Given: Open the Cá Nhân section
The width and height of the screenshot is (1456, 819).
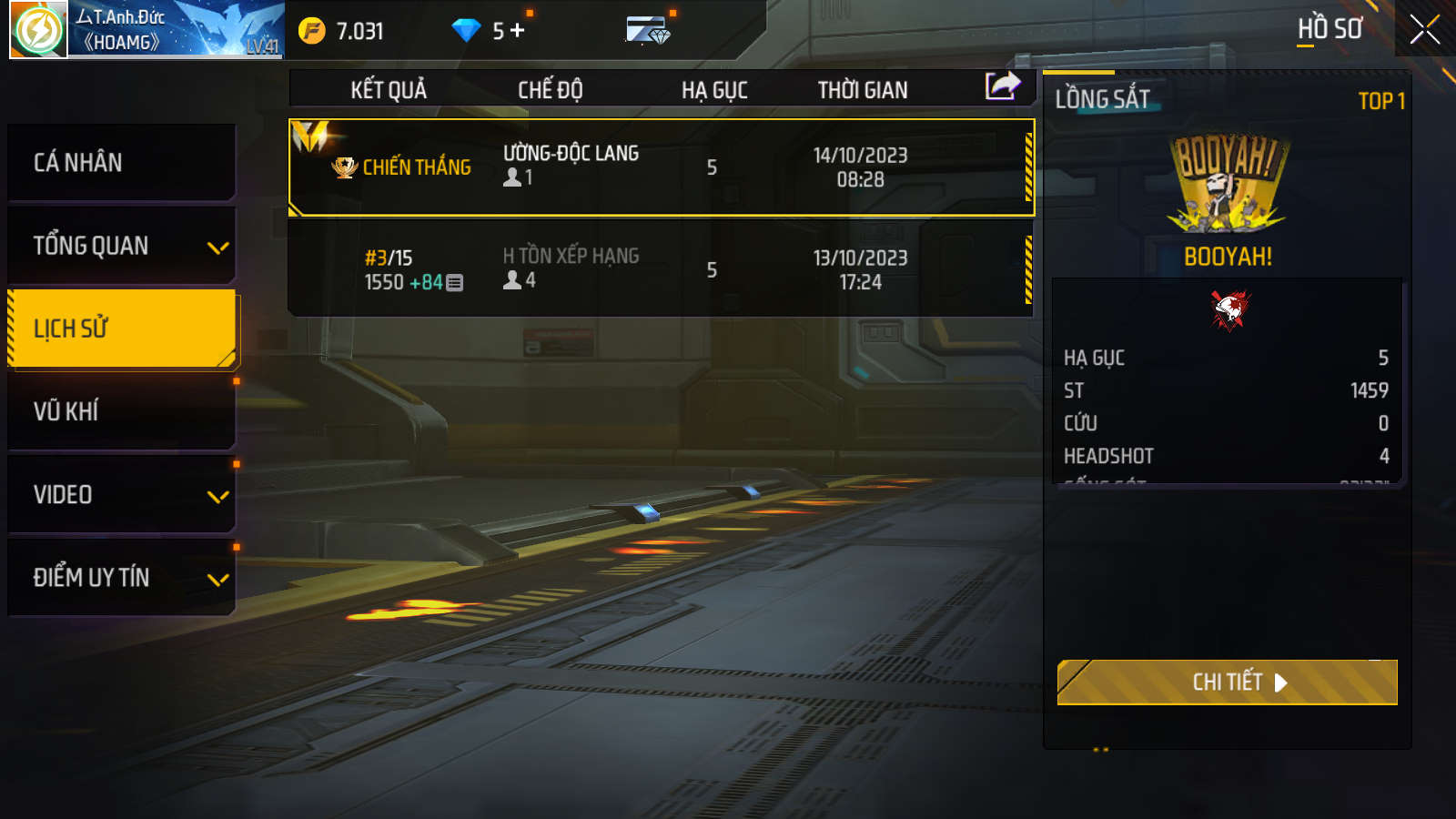Looking at the screenshot, I should [121, 163].
